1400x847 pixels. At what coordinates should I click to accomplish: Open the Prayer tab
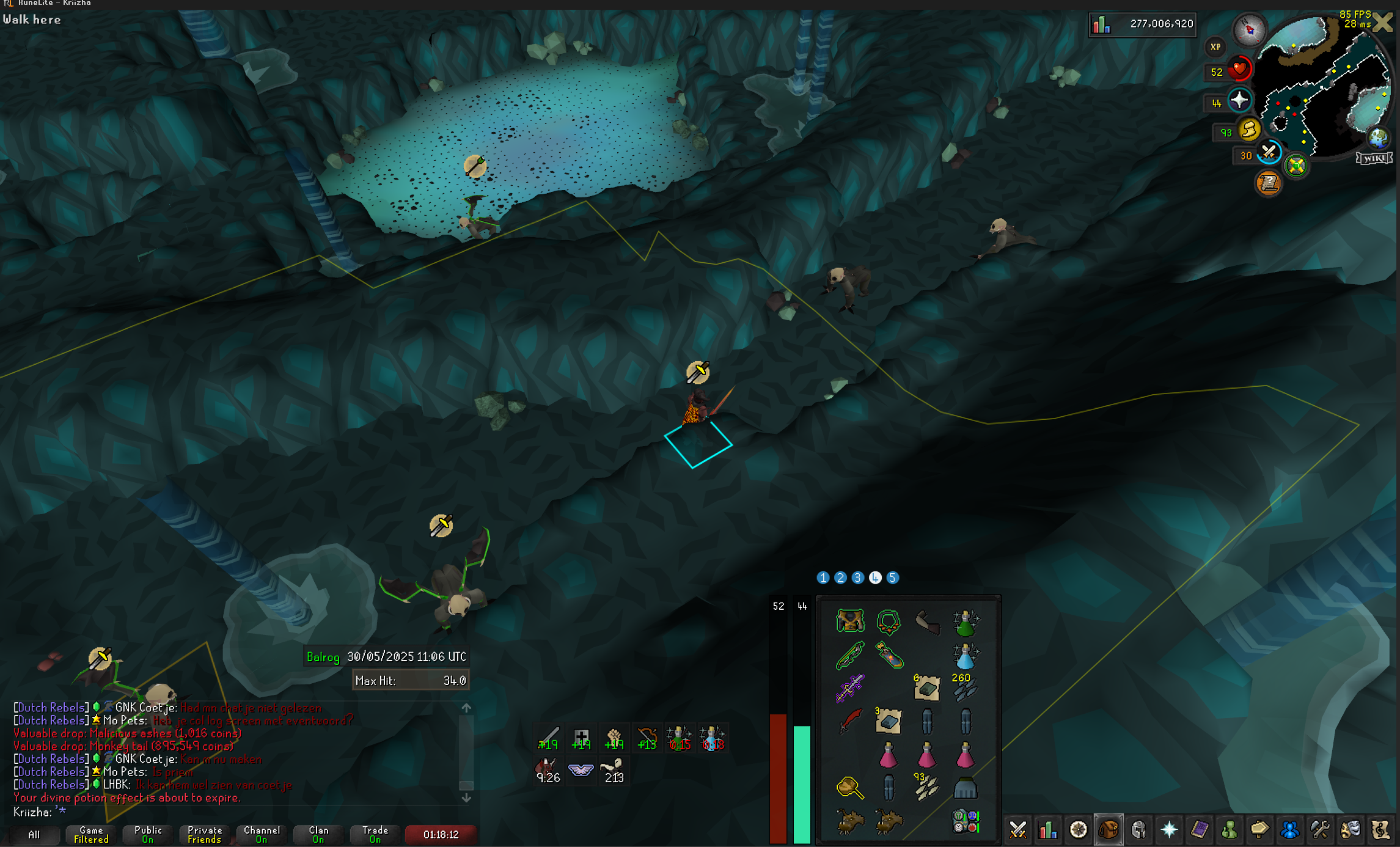[x=1169, y=830]
